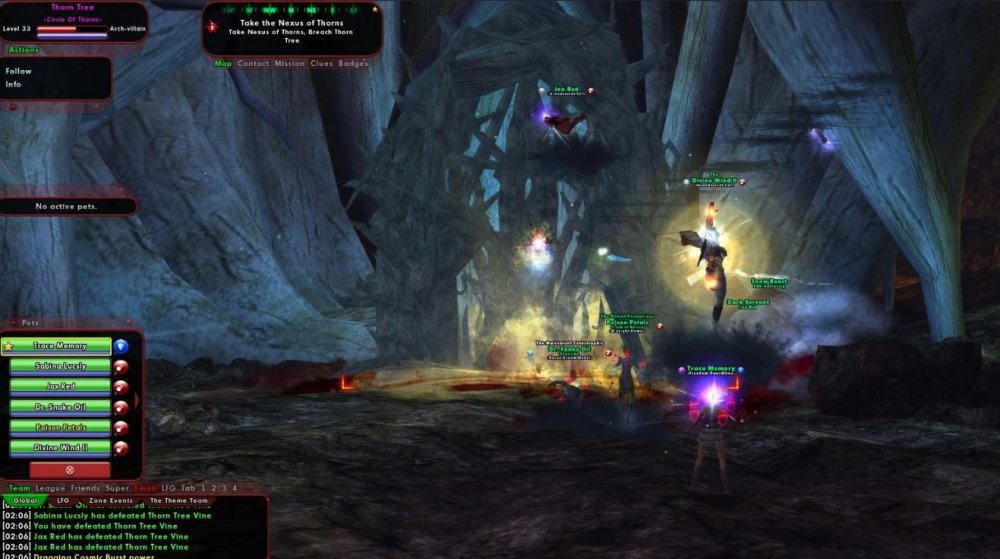Viewport: 1000px width, 559px height.
Task: Select teammate Sabina Lucsly
Action: point(60,366)
